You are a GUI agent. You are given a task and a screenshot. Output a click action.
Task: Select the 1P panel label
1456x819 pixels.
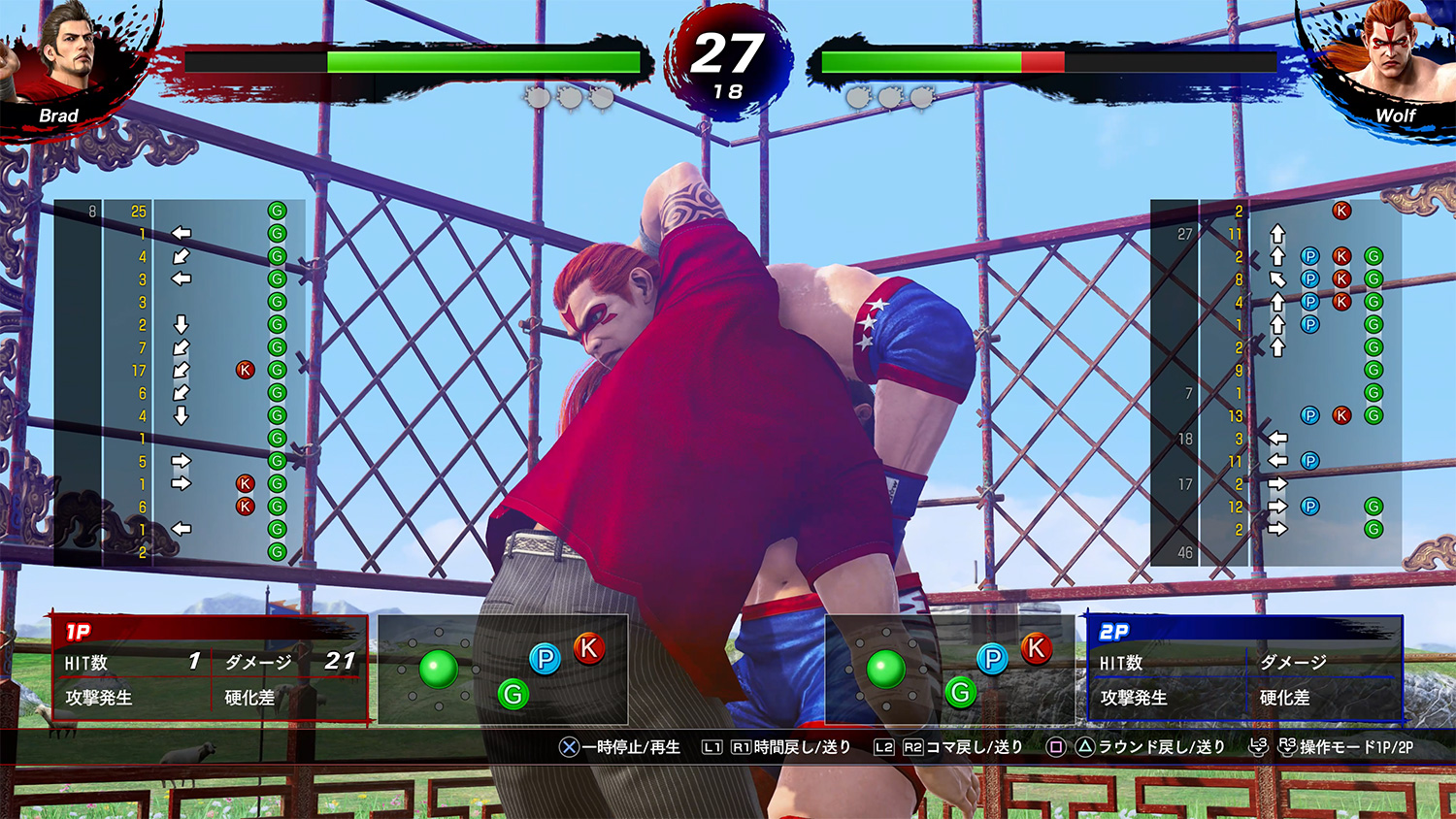click(x=80, y=630)
